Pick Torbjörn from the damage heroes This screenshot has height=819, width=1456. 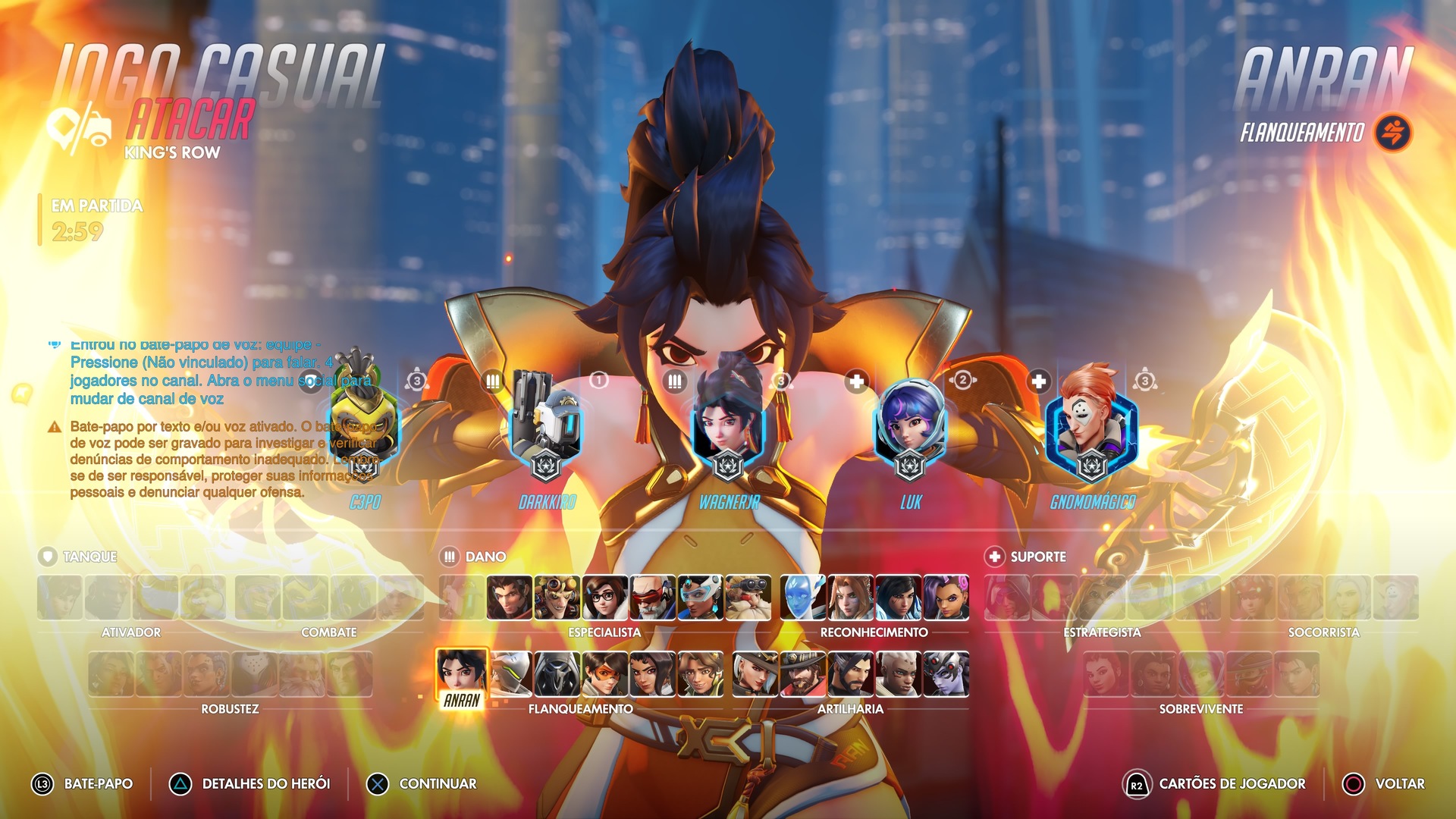(x=748, y=597)
